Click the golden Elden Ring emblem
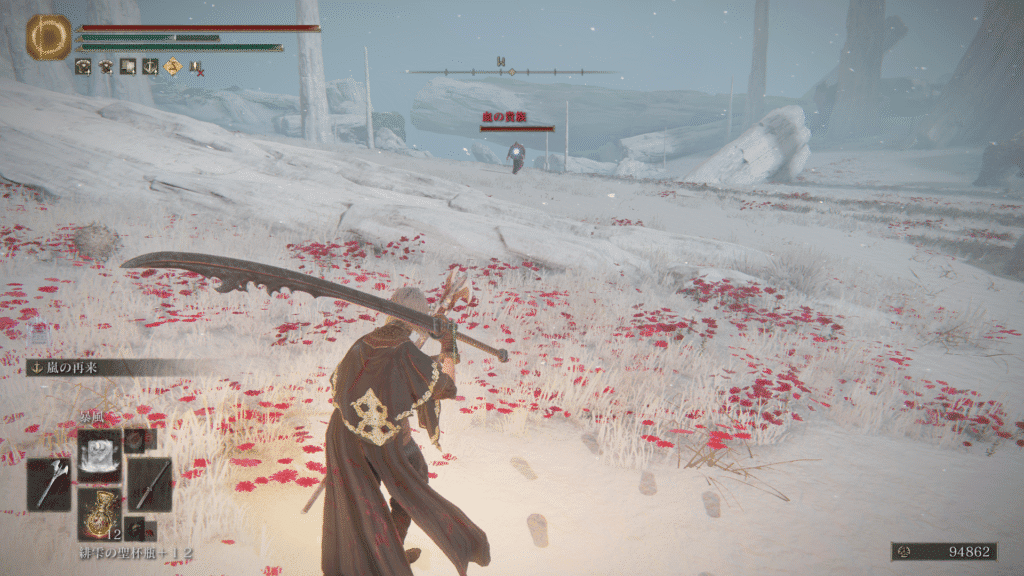This screenshot has width=1024, height=576. tap(48, 37)
